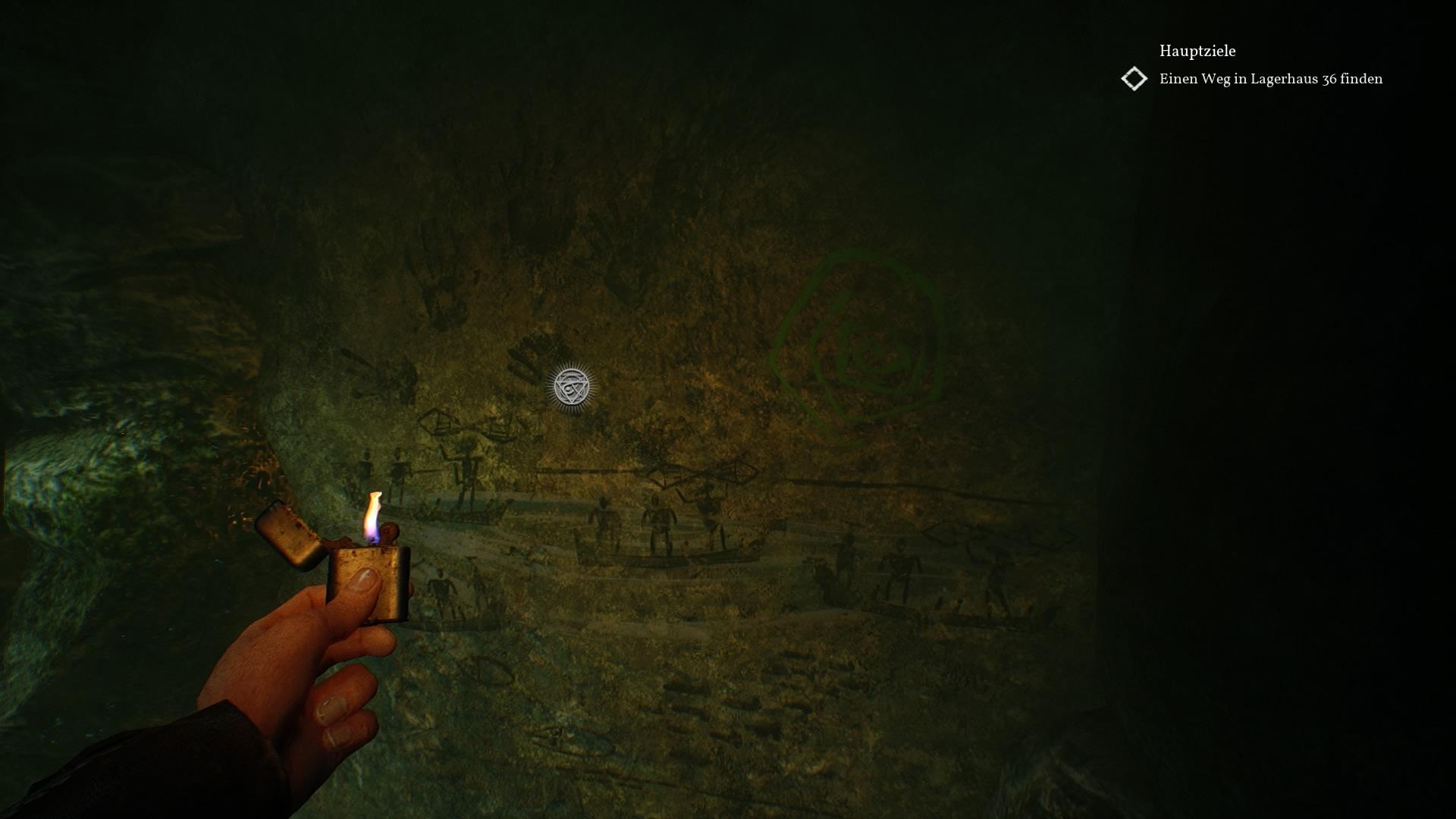Expand details under the diamond quest marker
This screenshot has width=1456, height=819.
(x=1133, y=78)
